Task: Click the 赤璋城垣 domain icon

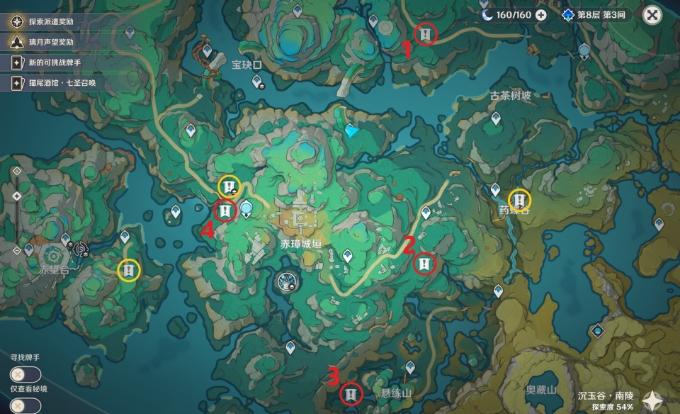Action: click(x=298, y=220)
